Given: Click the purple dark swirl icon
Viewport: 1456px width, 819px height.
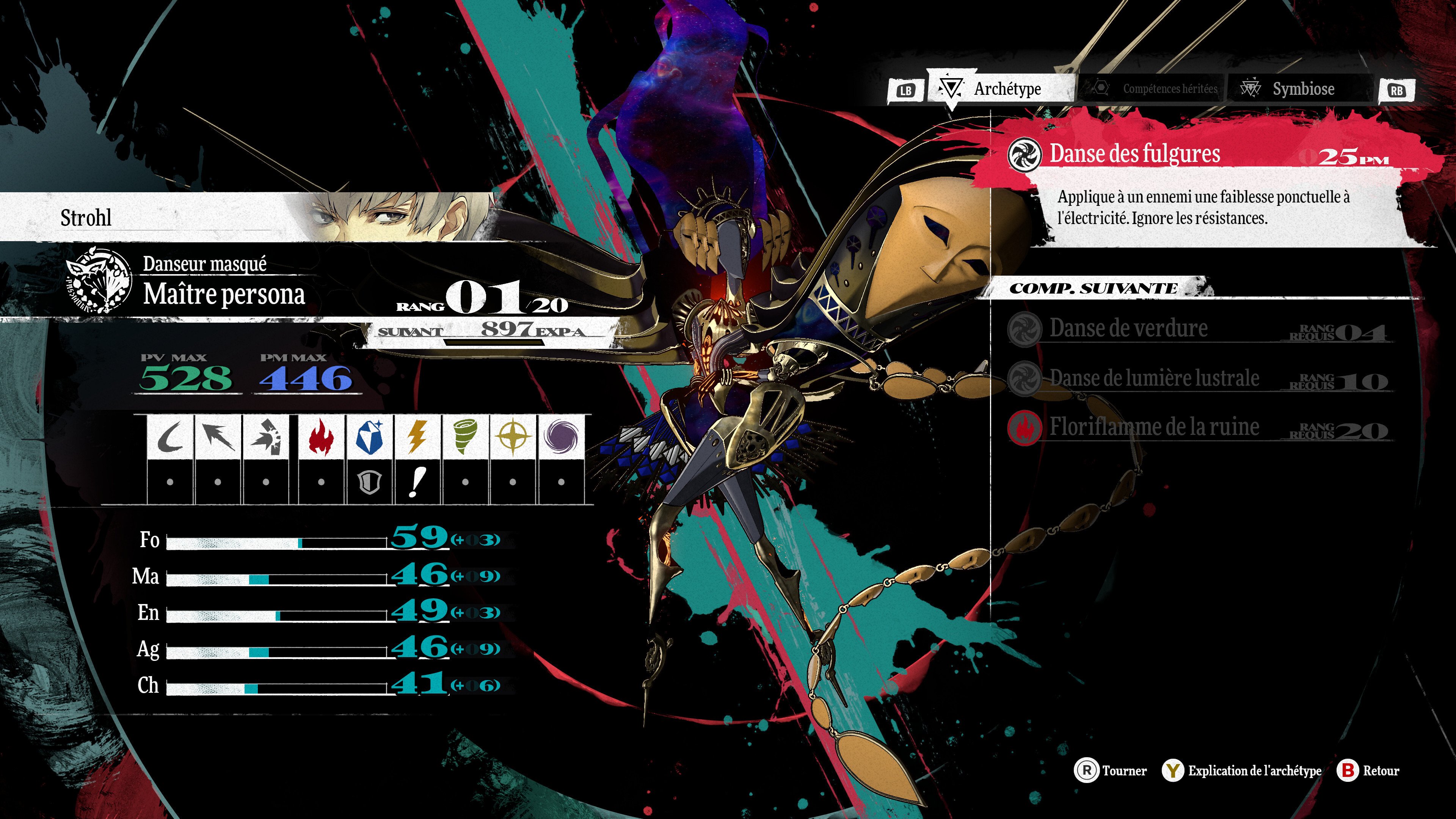Looking at the screenshot, I should 561,437.
